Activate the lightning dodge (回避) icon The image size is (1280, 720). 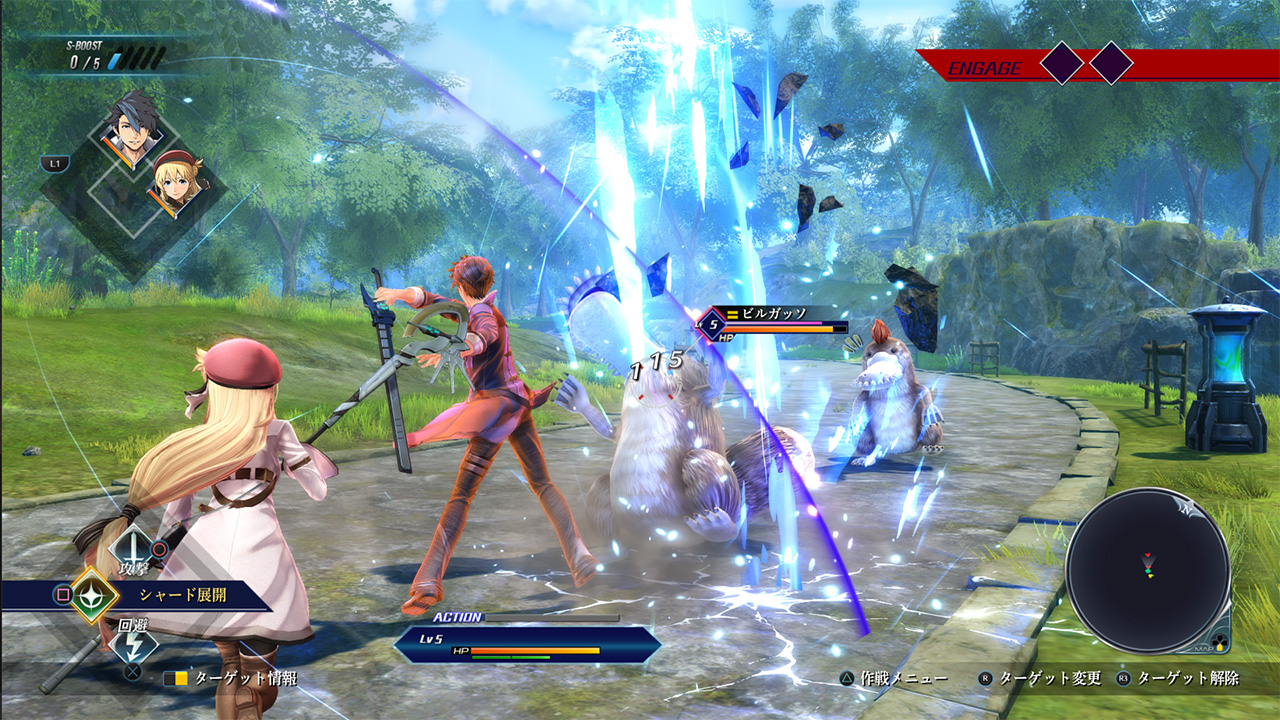[x=132, y=644]
